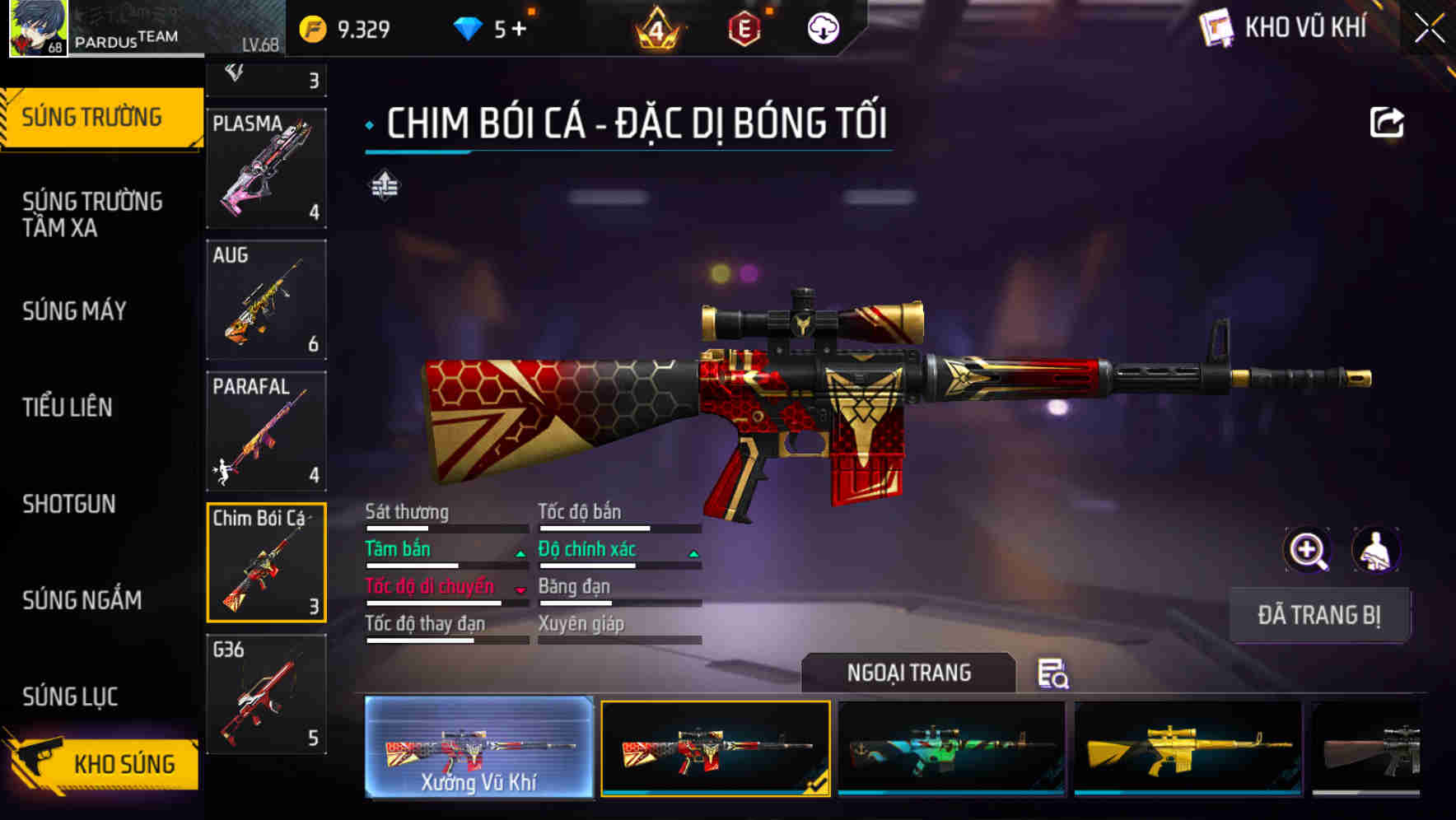Share the Chim Bói Cá weapon
The image size is (1456, 820).
coord(1388,122)
